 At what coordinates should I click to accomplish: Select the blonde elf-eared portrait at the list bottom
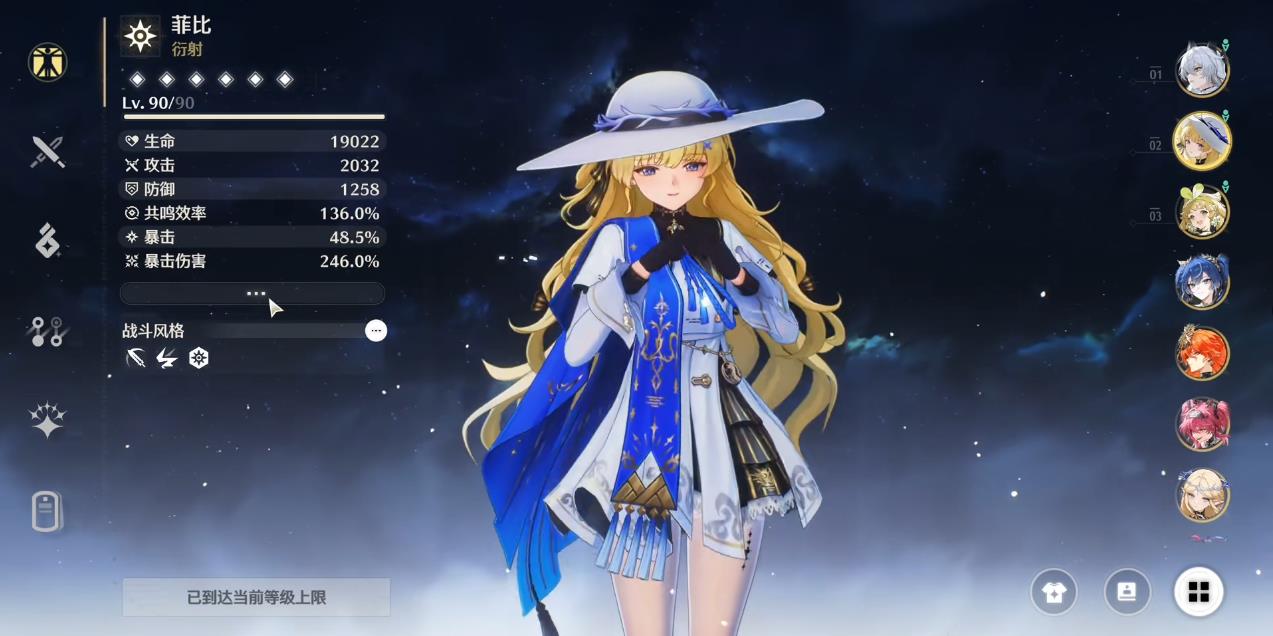[x=1201, y=496]
